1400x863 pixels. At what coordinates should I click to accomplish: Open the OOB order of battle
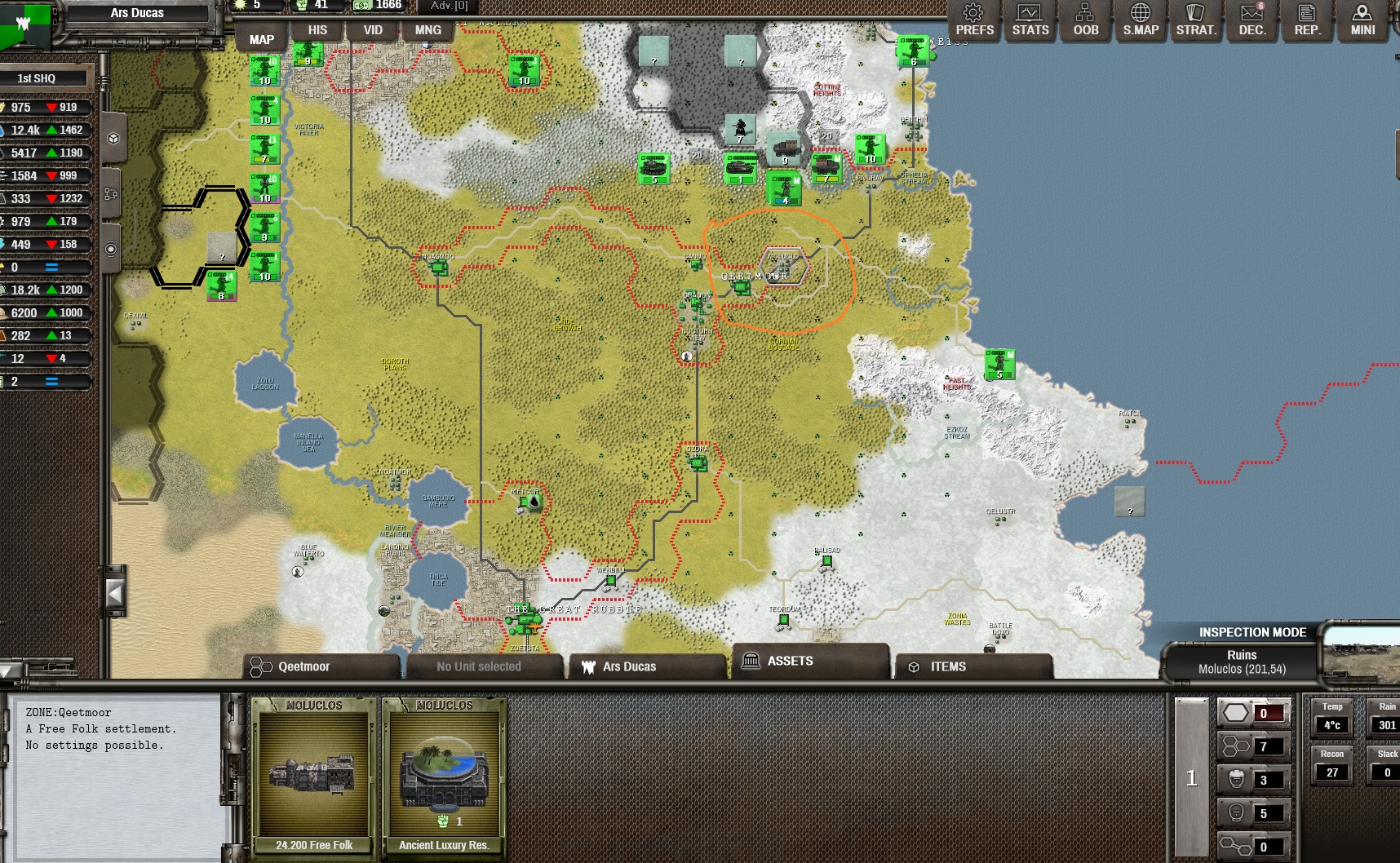tap(1085, 20)
